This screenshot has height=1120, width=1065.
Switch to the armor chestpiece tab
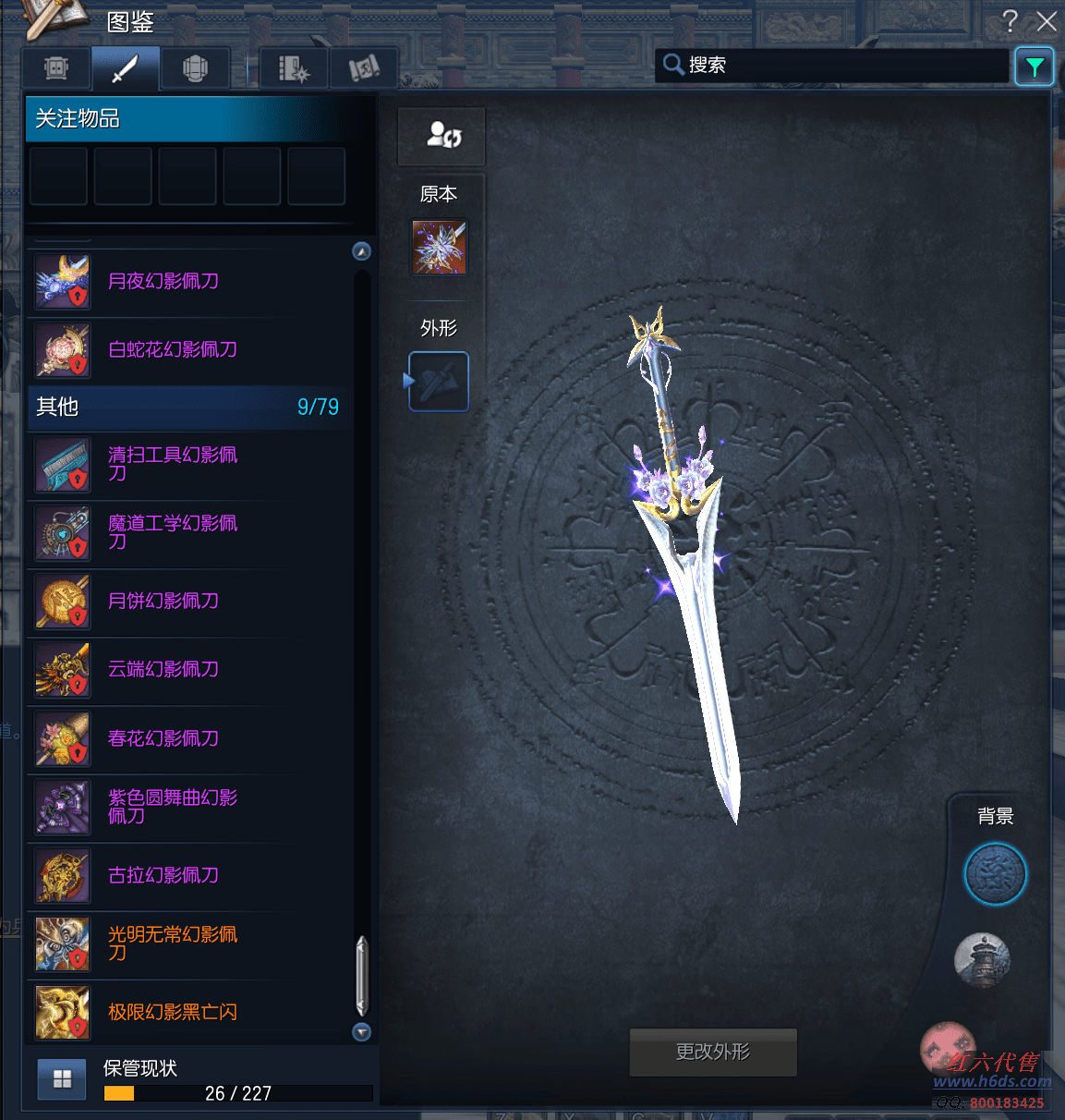click(x=194, y=68)
